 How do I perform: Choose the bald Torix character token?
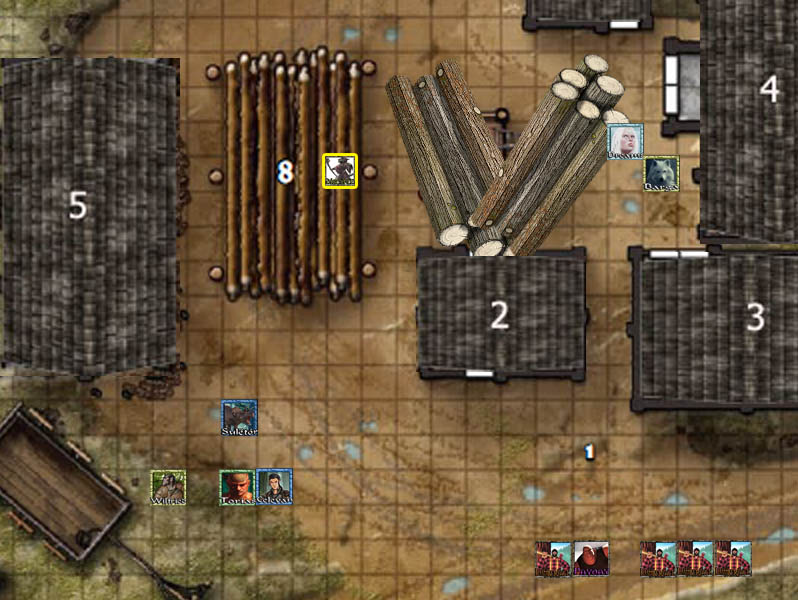(237, 487)
